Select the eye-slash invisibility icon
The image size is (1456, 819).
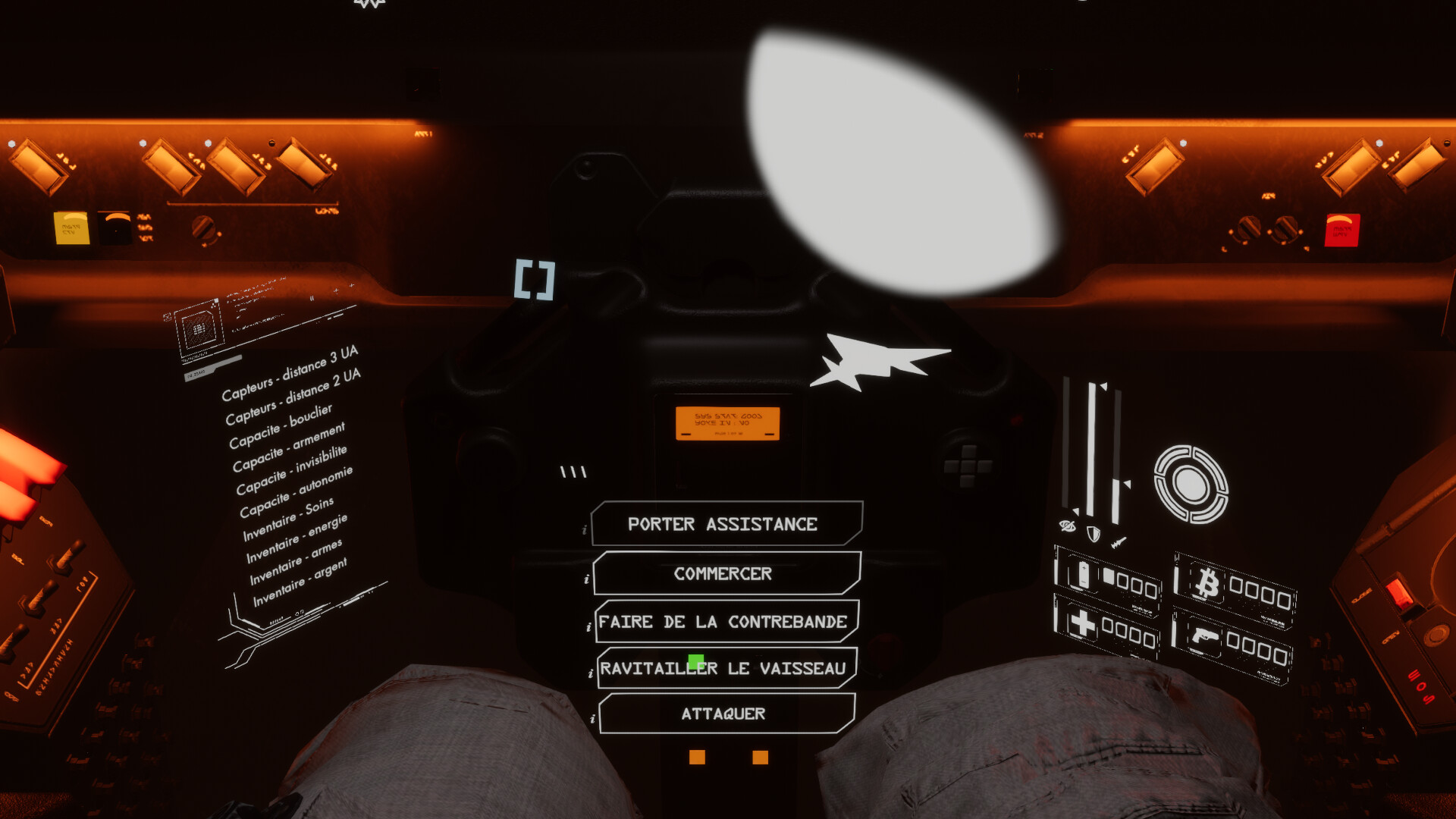click(x=1068, y=525)
